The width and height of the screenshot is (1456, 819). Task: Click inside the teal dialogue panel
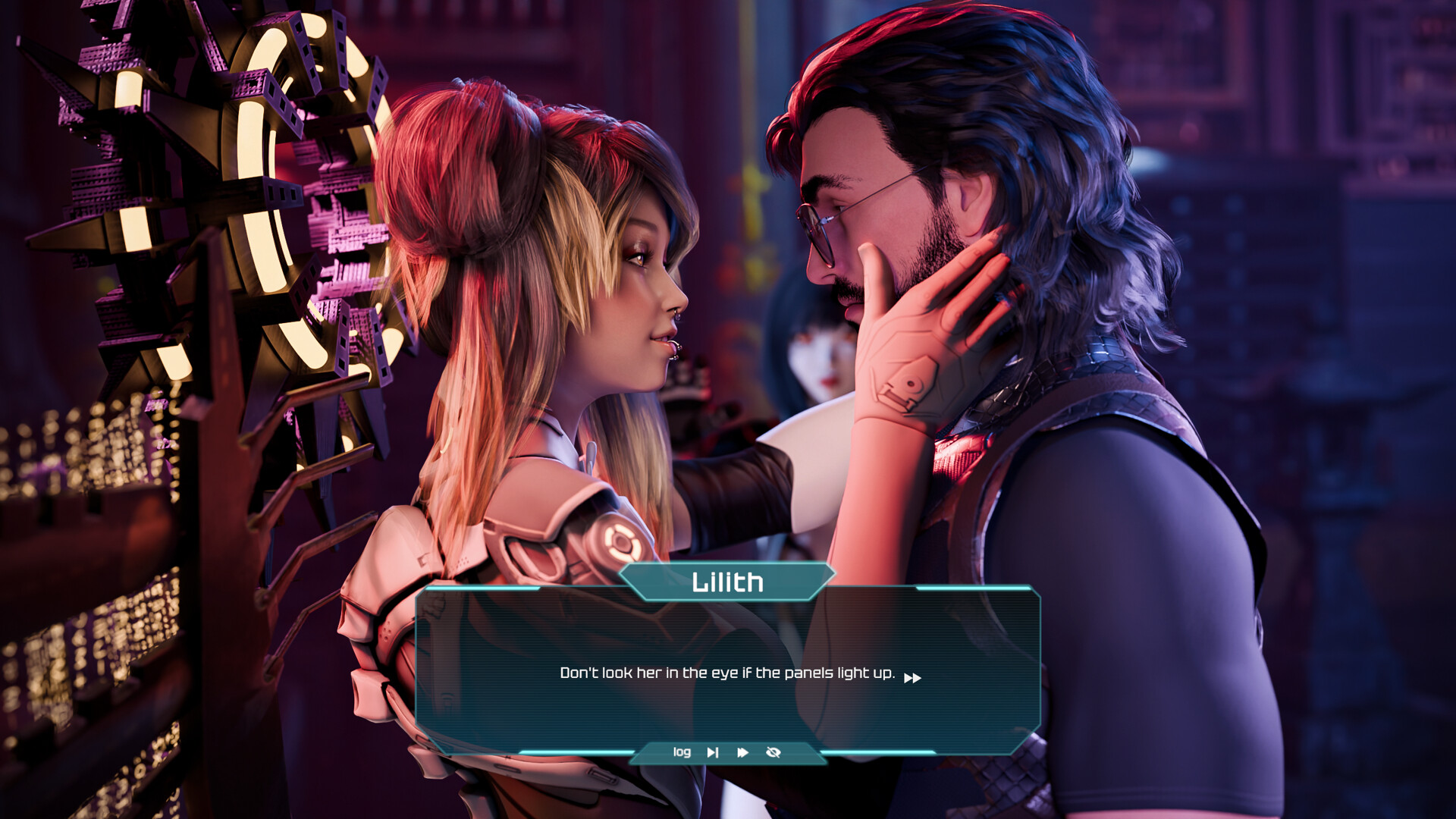(x=726, y=652)
